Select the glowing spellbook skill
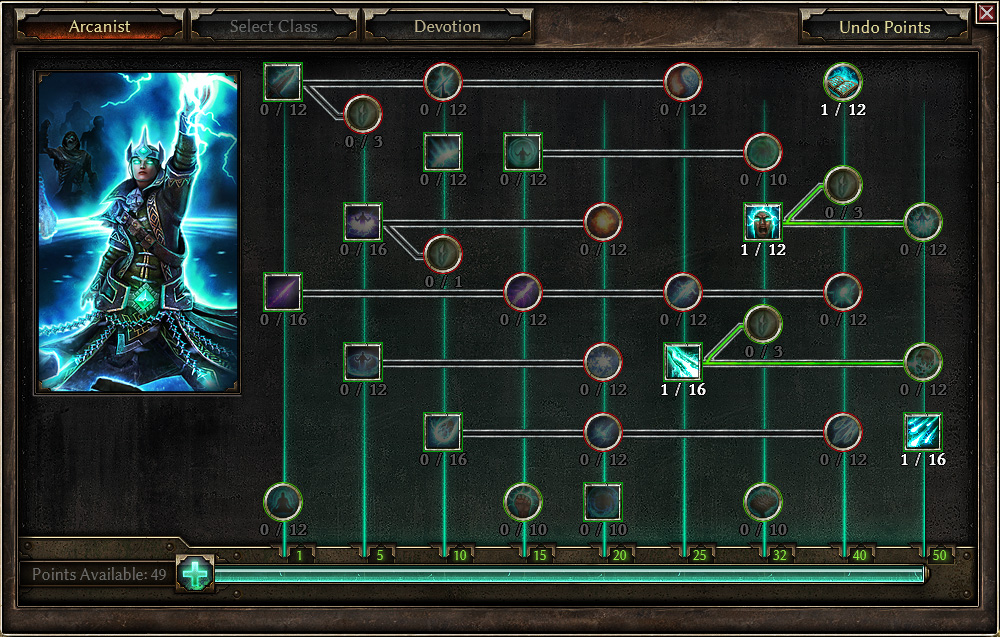This screenshot has width=1000, height=637. click(x=843, y=82)
